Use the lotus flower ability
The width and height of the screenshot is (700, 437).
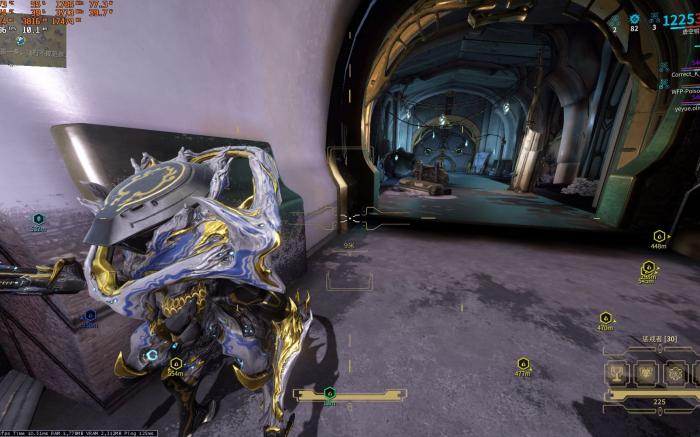pos(647,374)
